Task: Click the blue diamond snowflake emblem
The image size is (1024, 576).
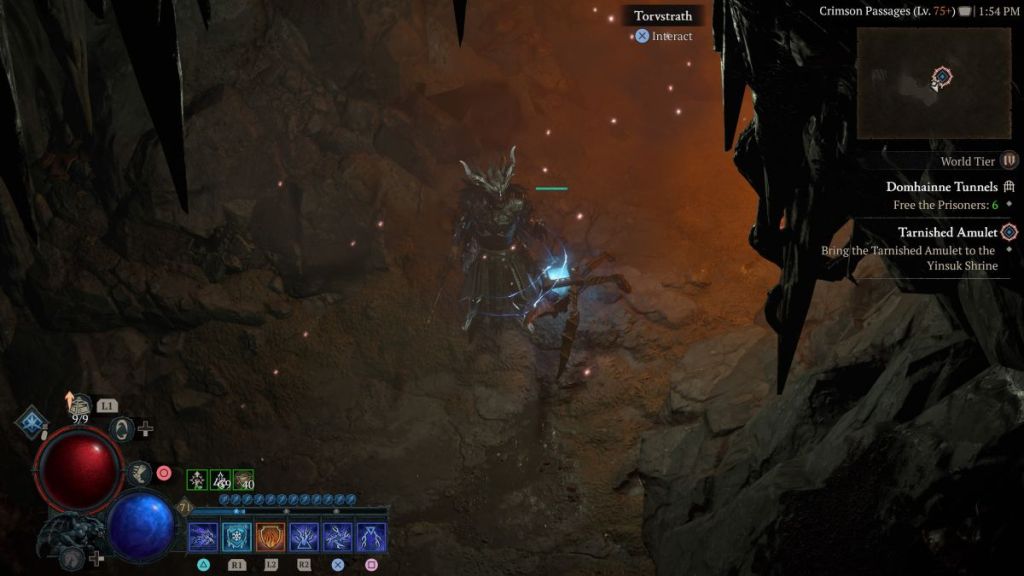Action: (x=31, y=421)
